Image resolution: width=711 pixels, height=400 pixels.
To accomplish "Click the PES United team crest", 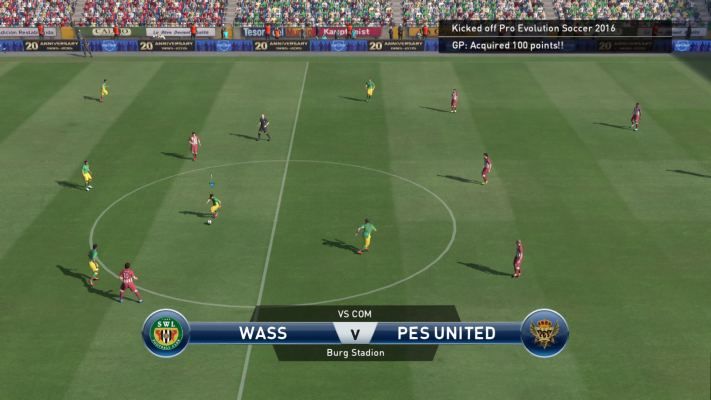I will tap(545, 333).
